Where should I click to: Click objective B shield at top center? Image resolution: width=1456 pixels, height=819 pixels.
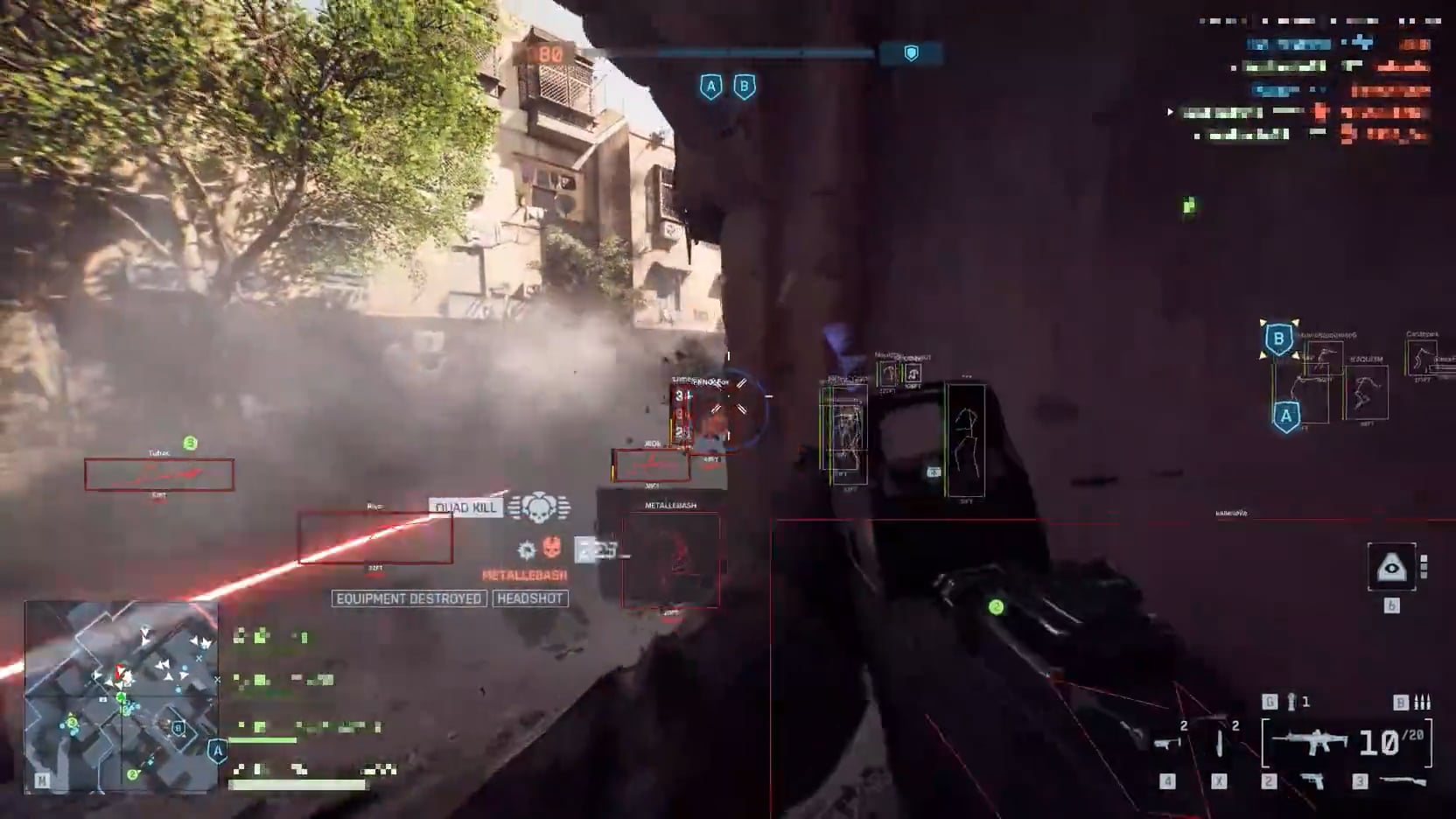point(745,87)
